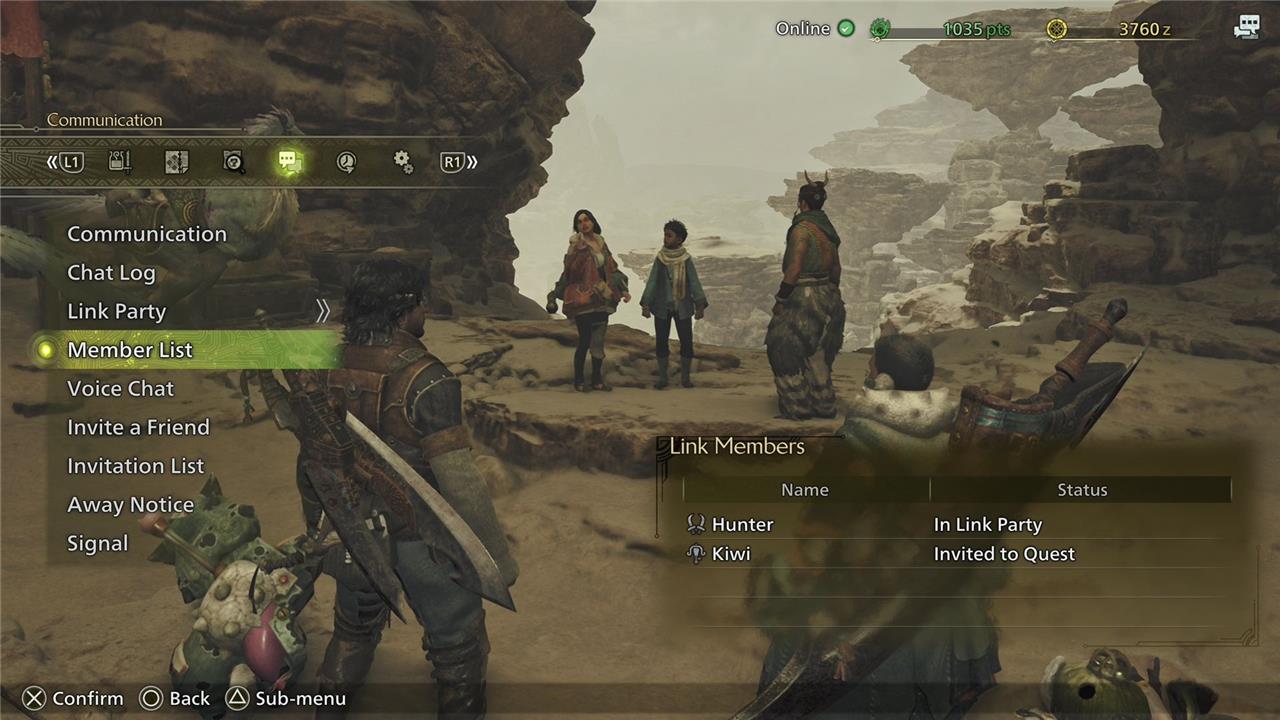Select the Signal menu entry
Image resolution: width=1280 pixels, height=720 pixels.
(97, 544)
